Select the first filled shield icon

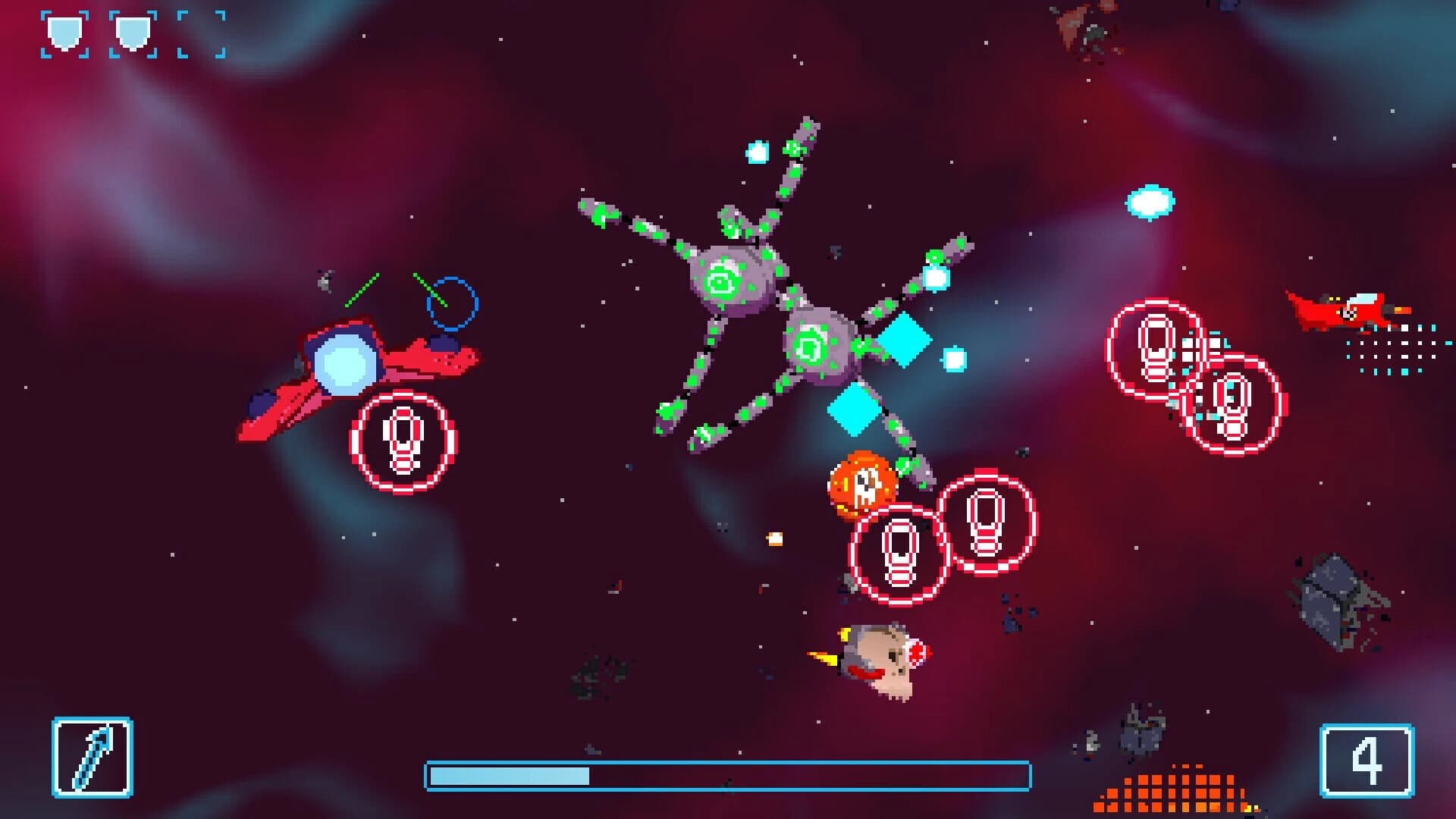click(x=65, y=32)
